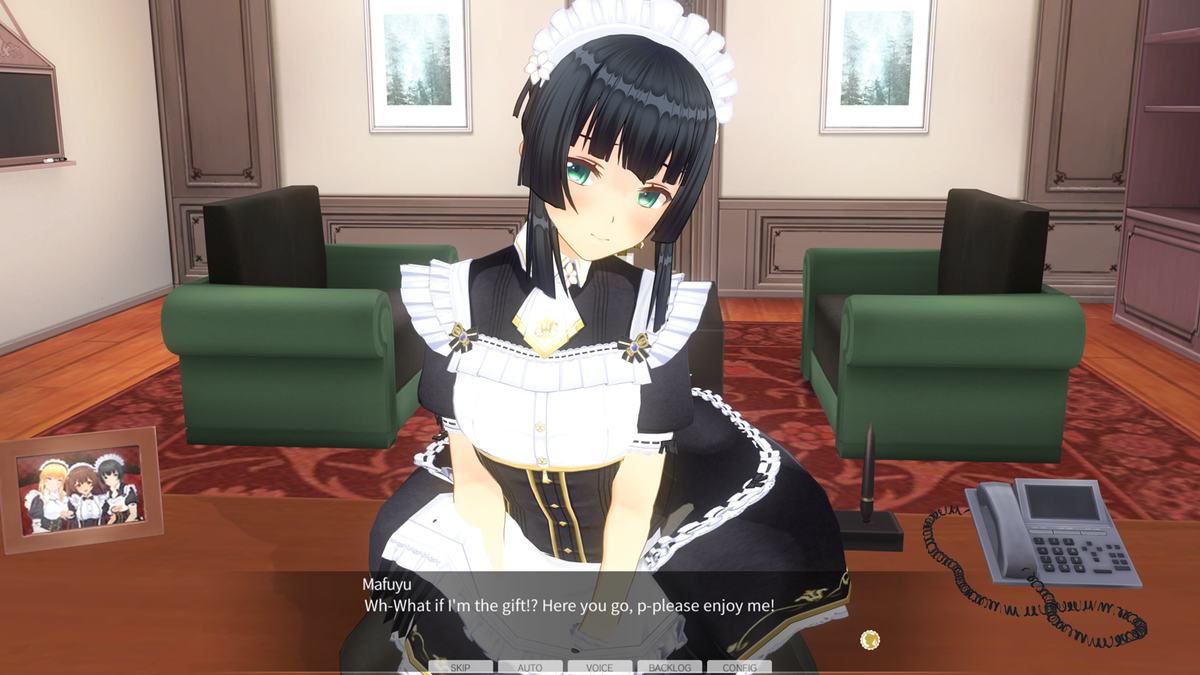Open the CONFIG settings

739,667
